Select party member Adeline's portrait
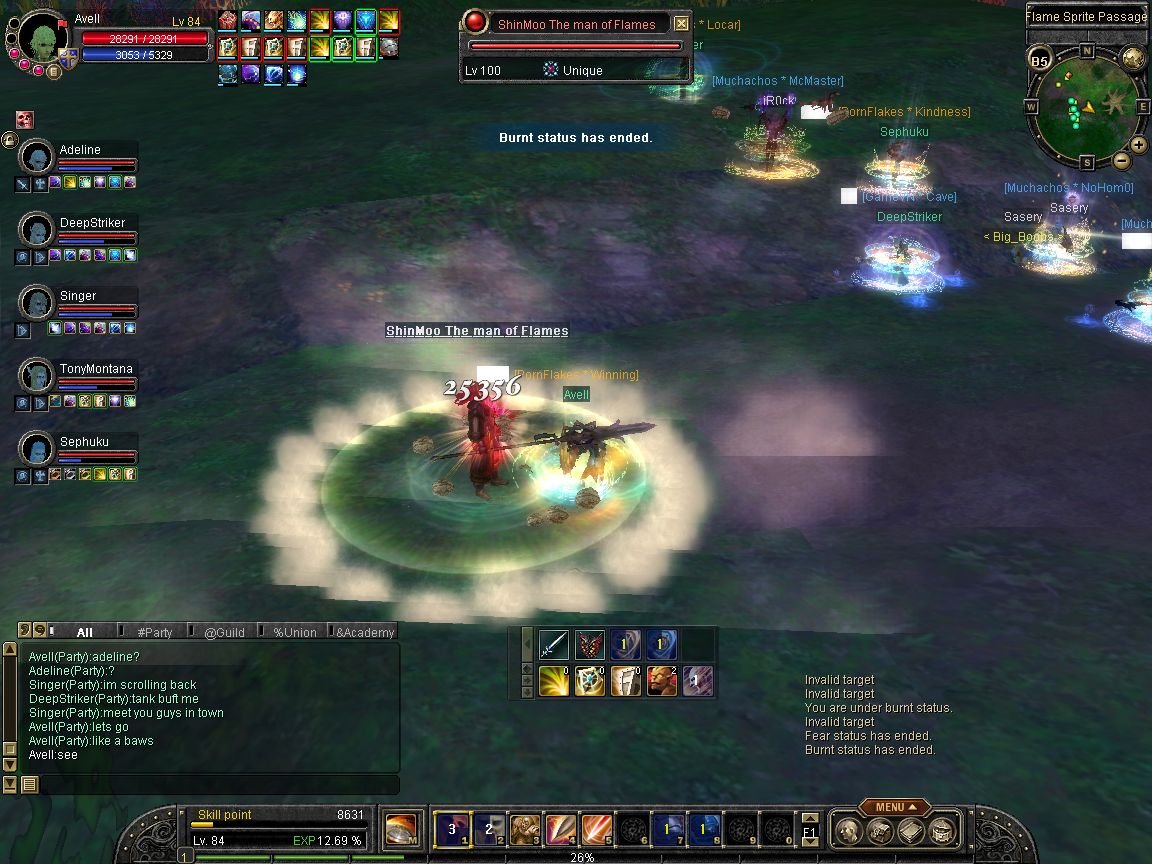The image size is (1152, 864). [37, 157]
